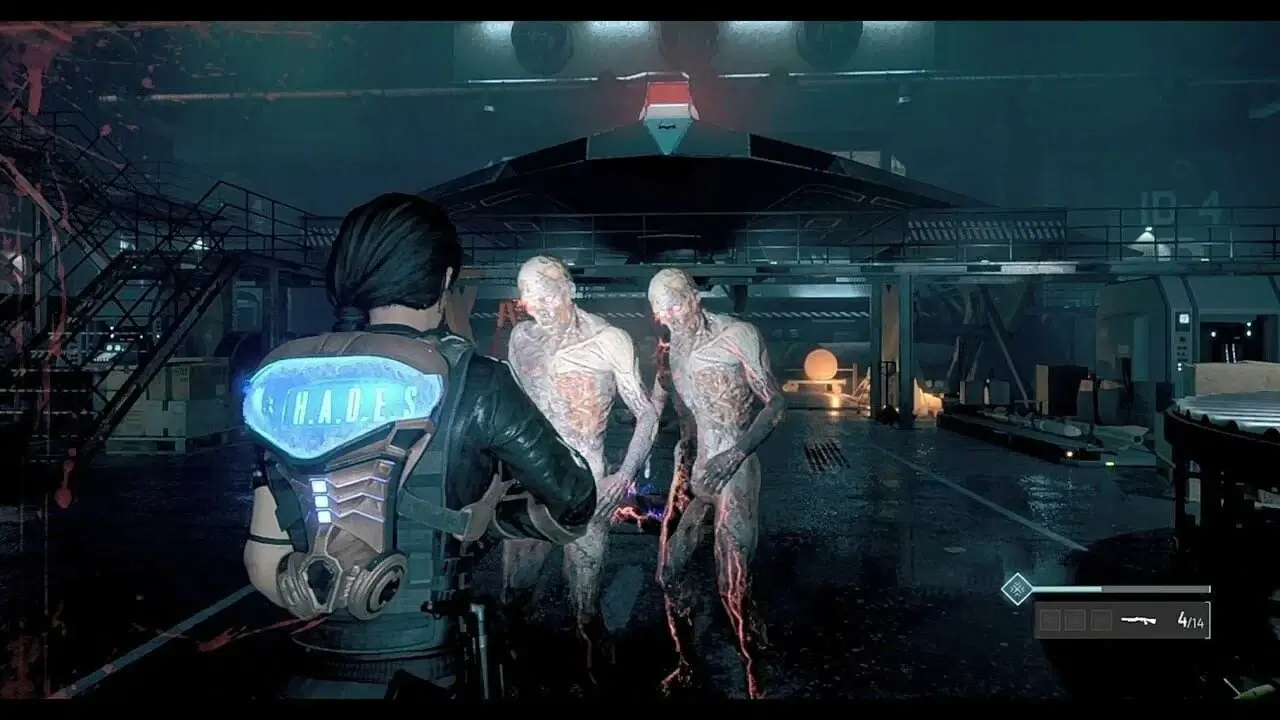
Task: Select the equipped rifle icon in HUD
Action: tap(1140, 618)
